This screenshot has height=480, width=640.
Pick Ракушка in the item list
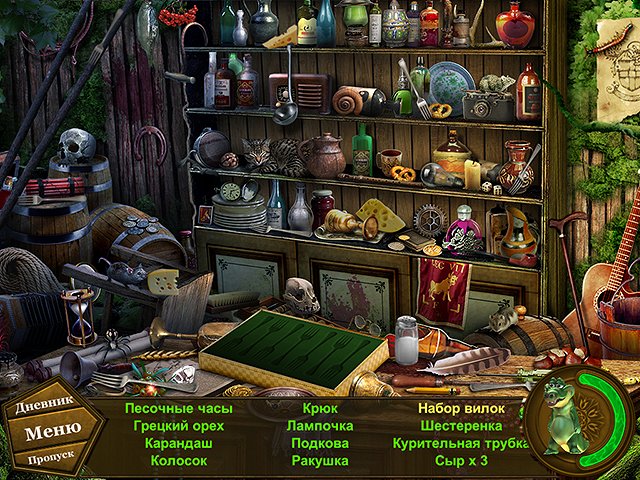(320, 460)
